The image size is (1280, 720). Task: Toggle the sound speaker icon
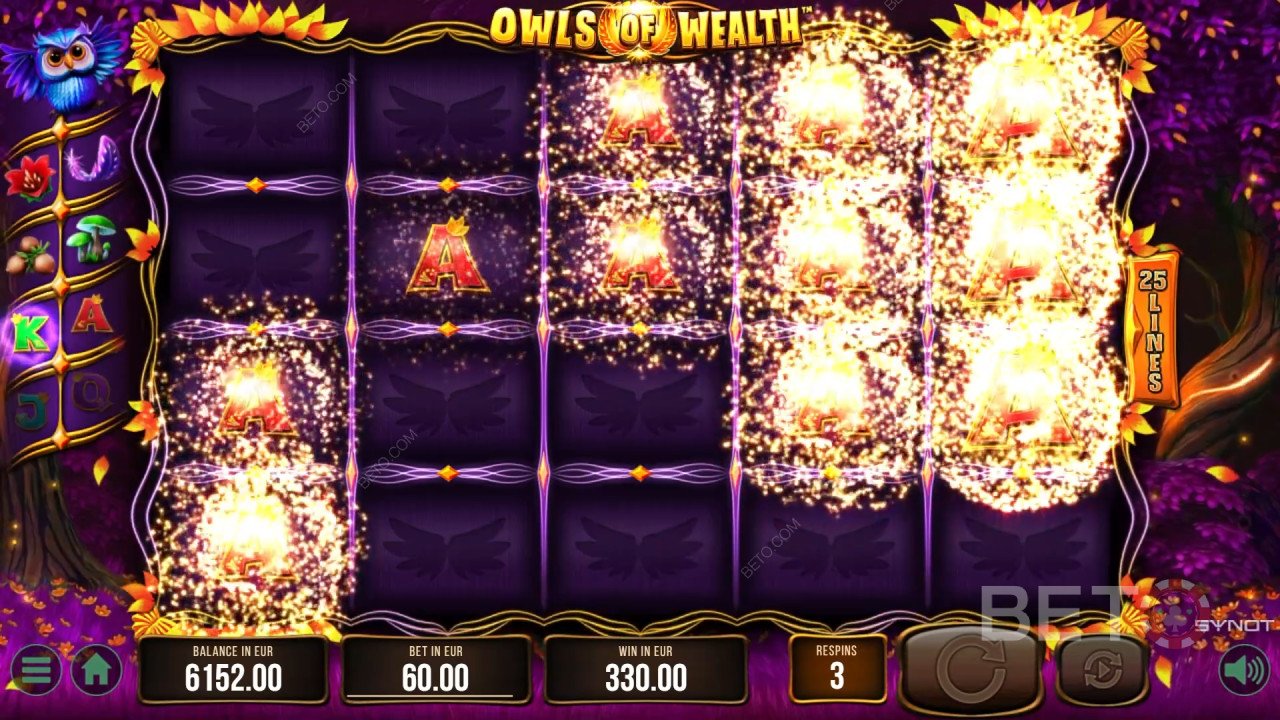tap(1243, 670)
